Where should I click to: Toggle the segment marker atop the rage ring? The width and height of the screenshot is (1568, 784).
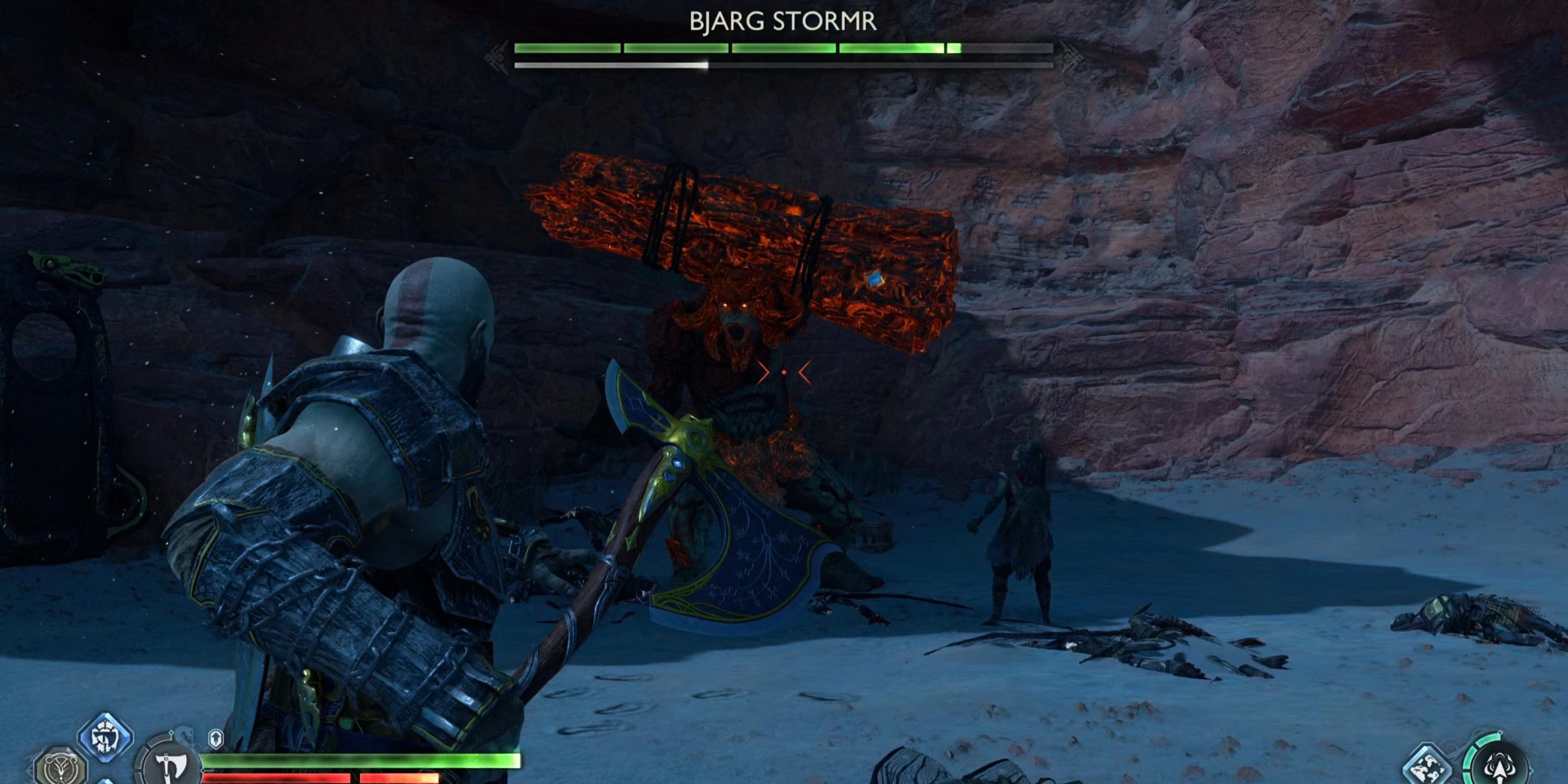pyautogui.click(x=1501, y=733)
